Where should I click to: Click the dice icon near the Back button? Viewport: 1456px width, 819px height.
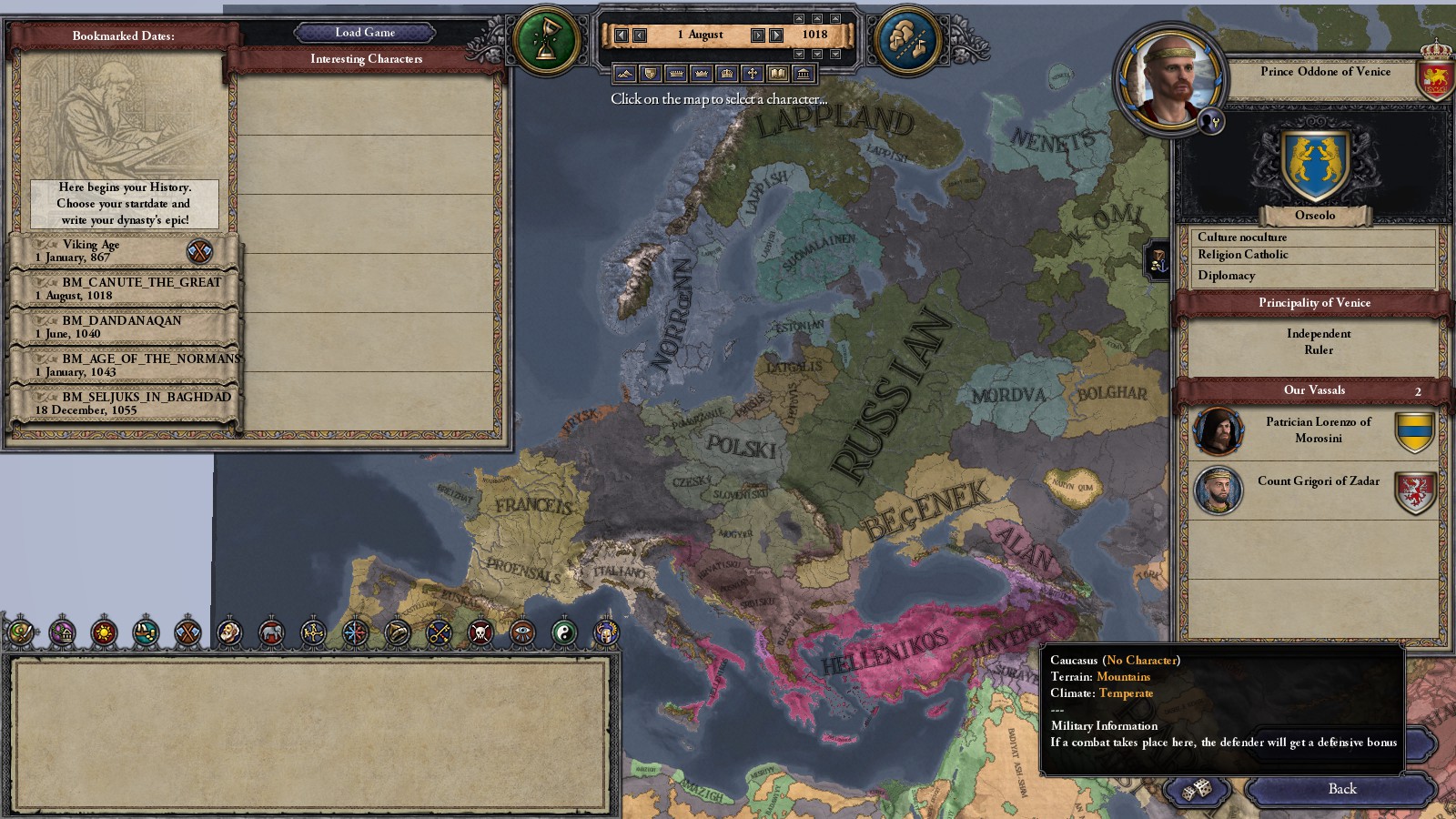click(x=1198, y=788)
